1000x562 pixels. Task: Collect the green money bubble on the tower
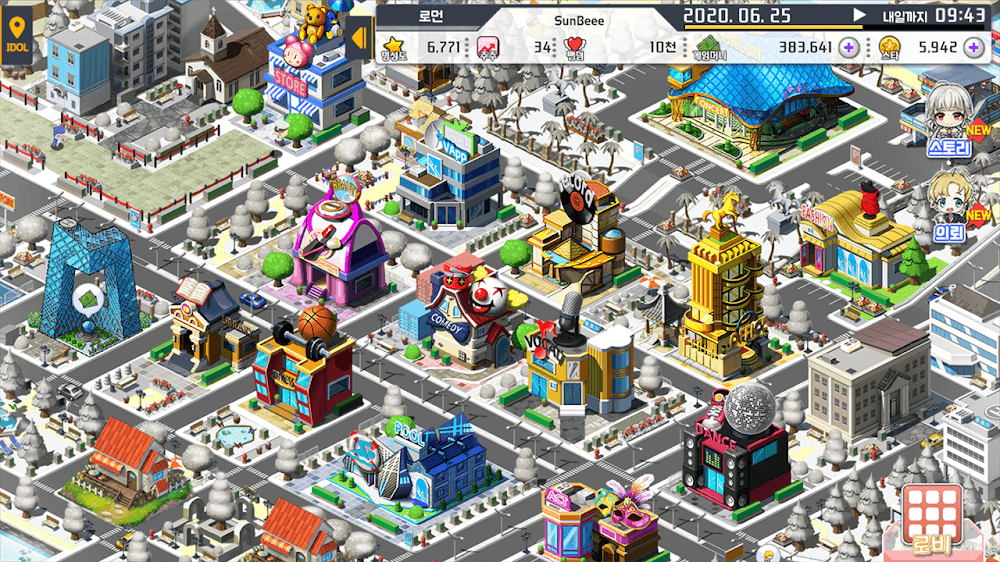88,296
